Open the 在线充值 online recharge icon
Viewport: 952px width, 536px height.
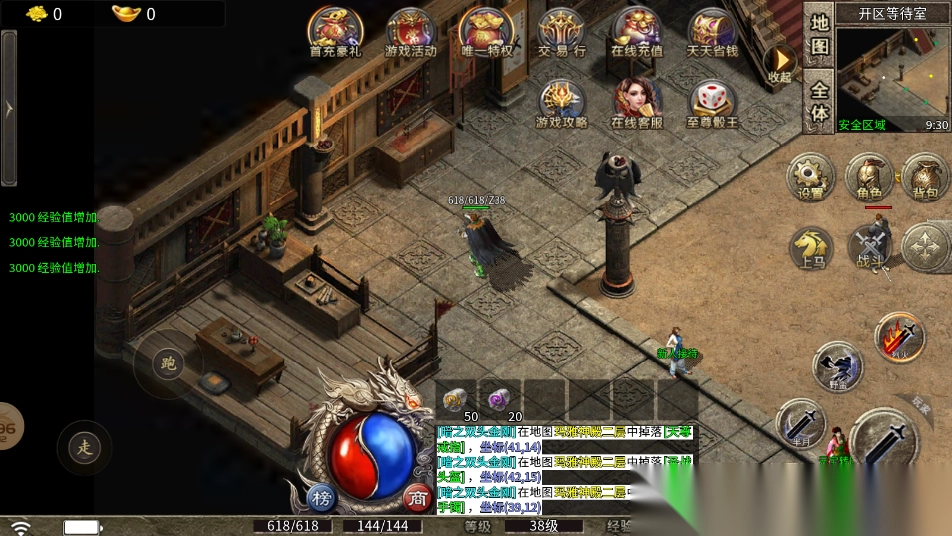637,31
